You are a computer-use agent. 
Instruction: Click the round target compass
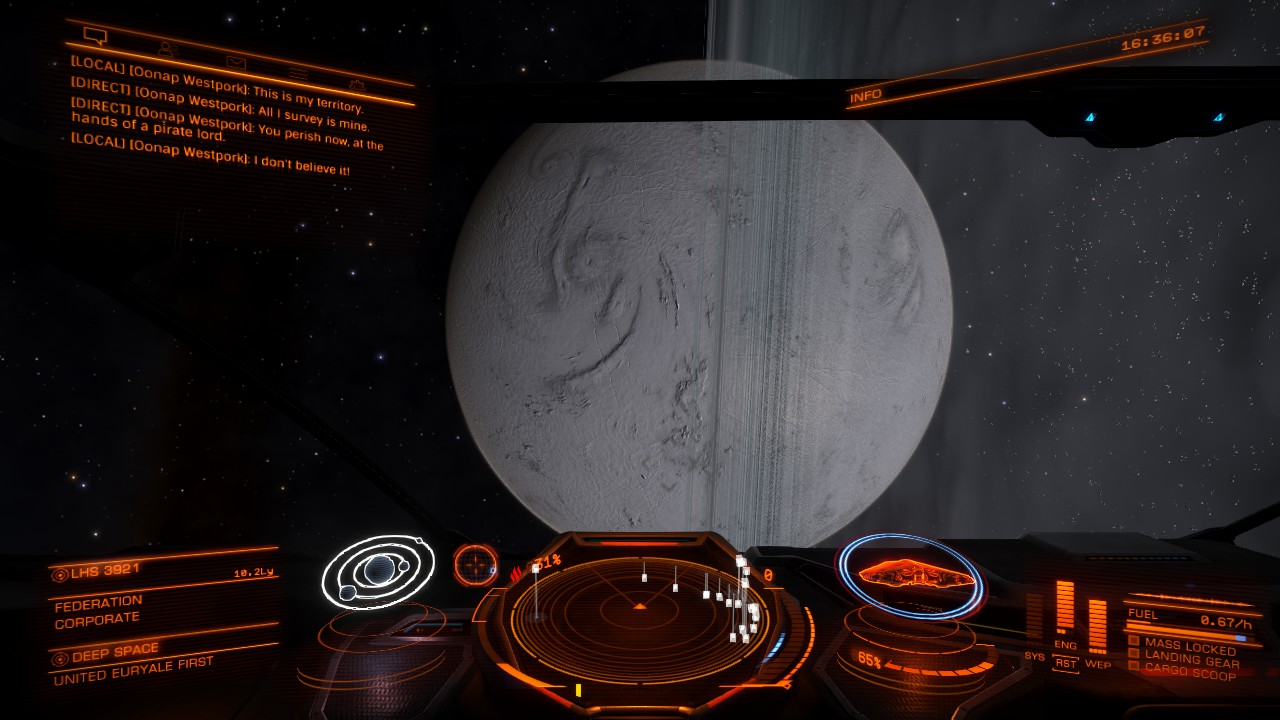(476, 565)
